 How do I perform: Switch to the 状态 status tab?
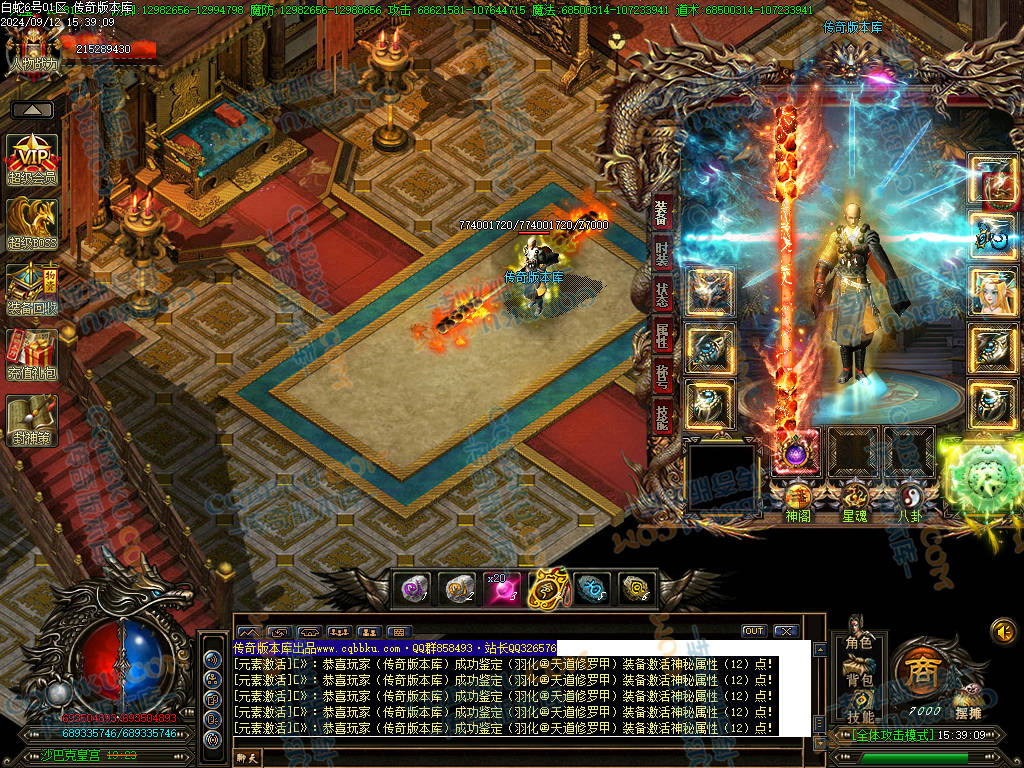pos(662,295)
